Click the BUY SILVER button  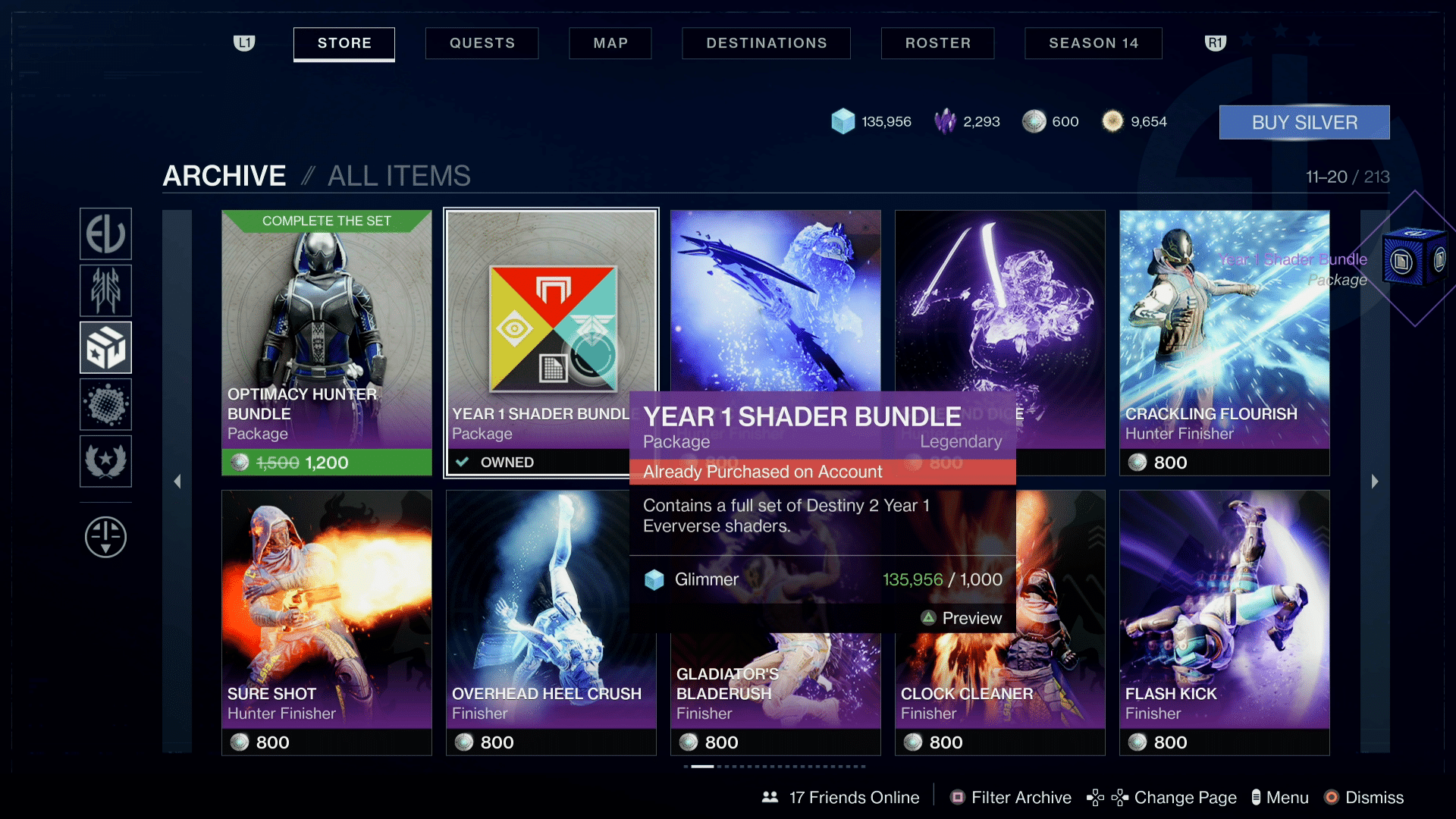point(1304,122)
